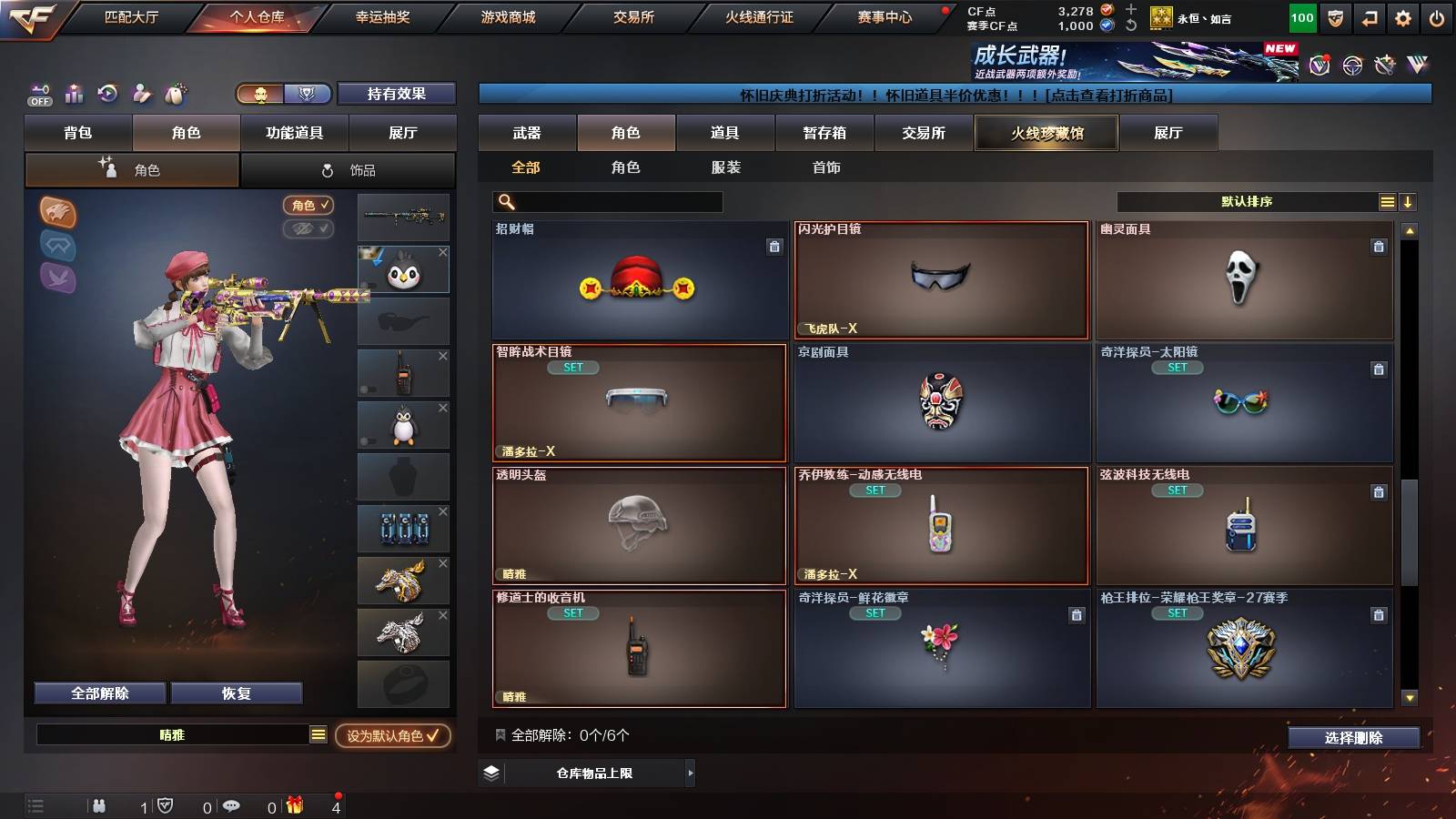The height and width of the screenshot is (819, 1456).
Task: Toggle the OFF key switch above the character
Action: [38, 94]
